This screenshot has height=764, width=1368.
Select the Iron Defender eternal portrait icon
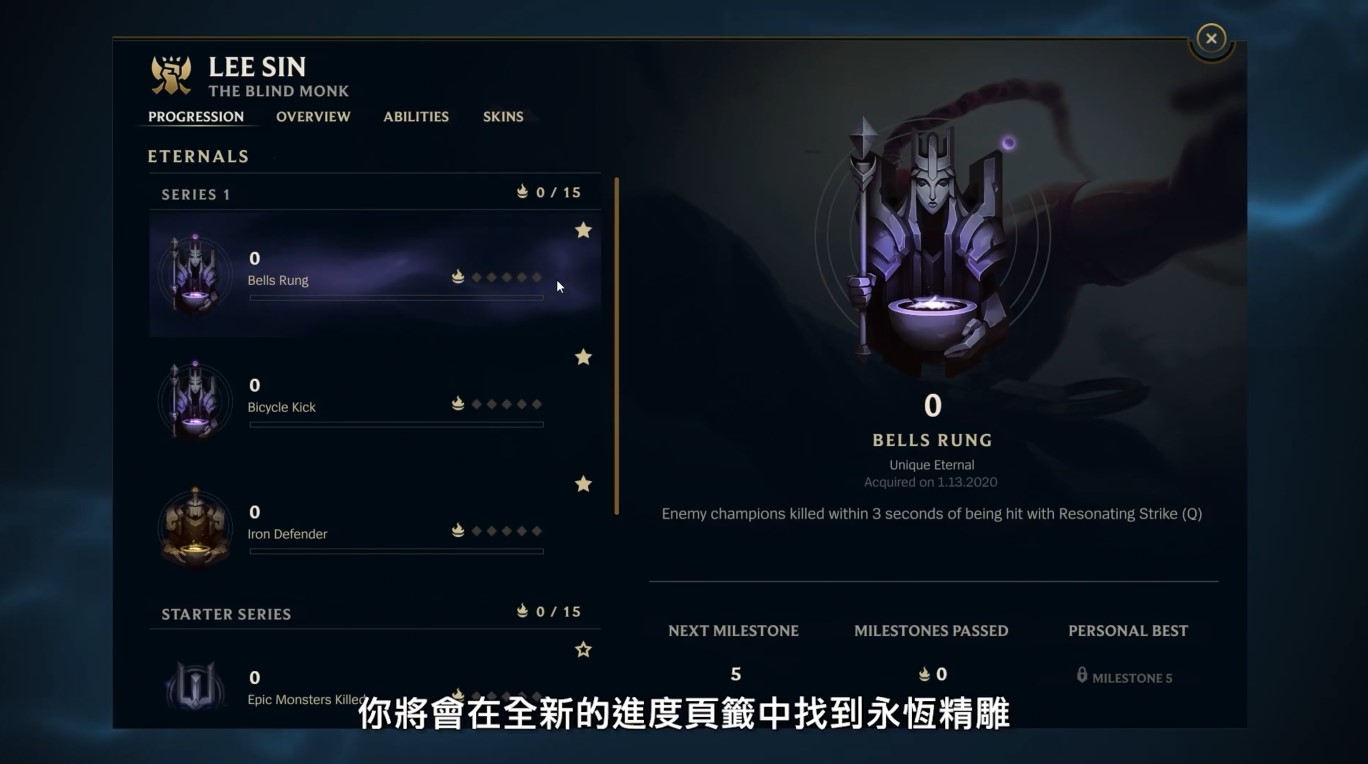tap(195, 527)
